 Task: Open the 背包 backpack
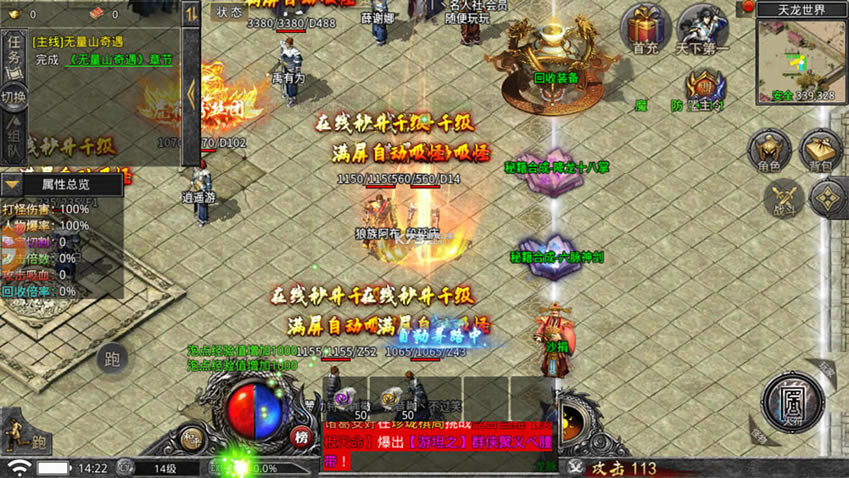(x=821, y=152)
